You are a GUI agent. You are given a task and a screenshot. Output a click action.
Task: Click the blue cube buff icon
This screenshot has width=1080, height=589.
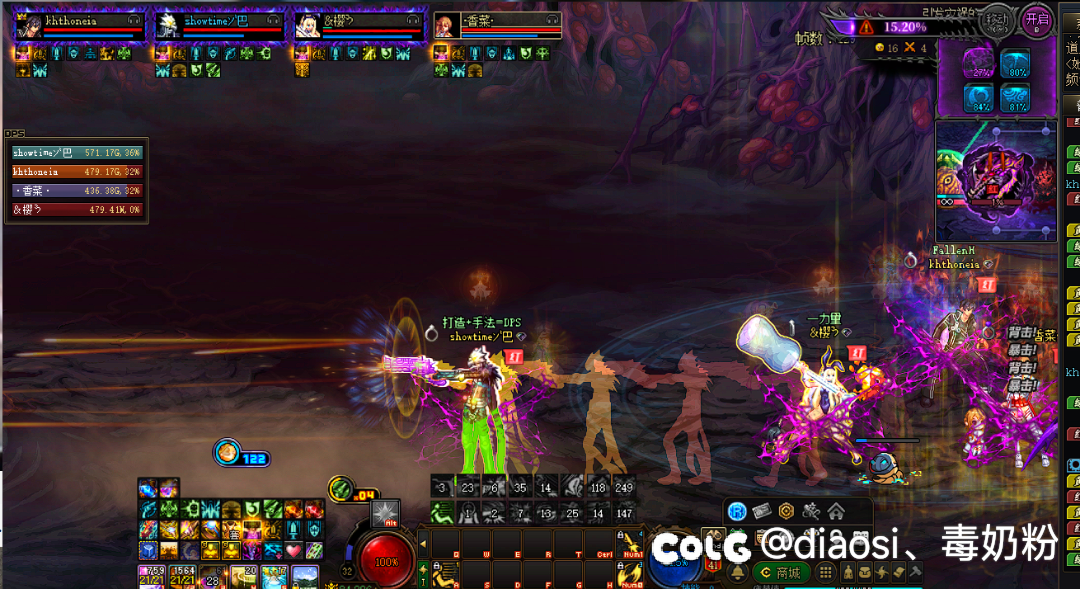coord(147,550)
